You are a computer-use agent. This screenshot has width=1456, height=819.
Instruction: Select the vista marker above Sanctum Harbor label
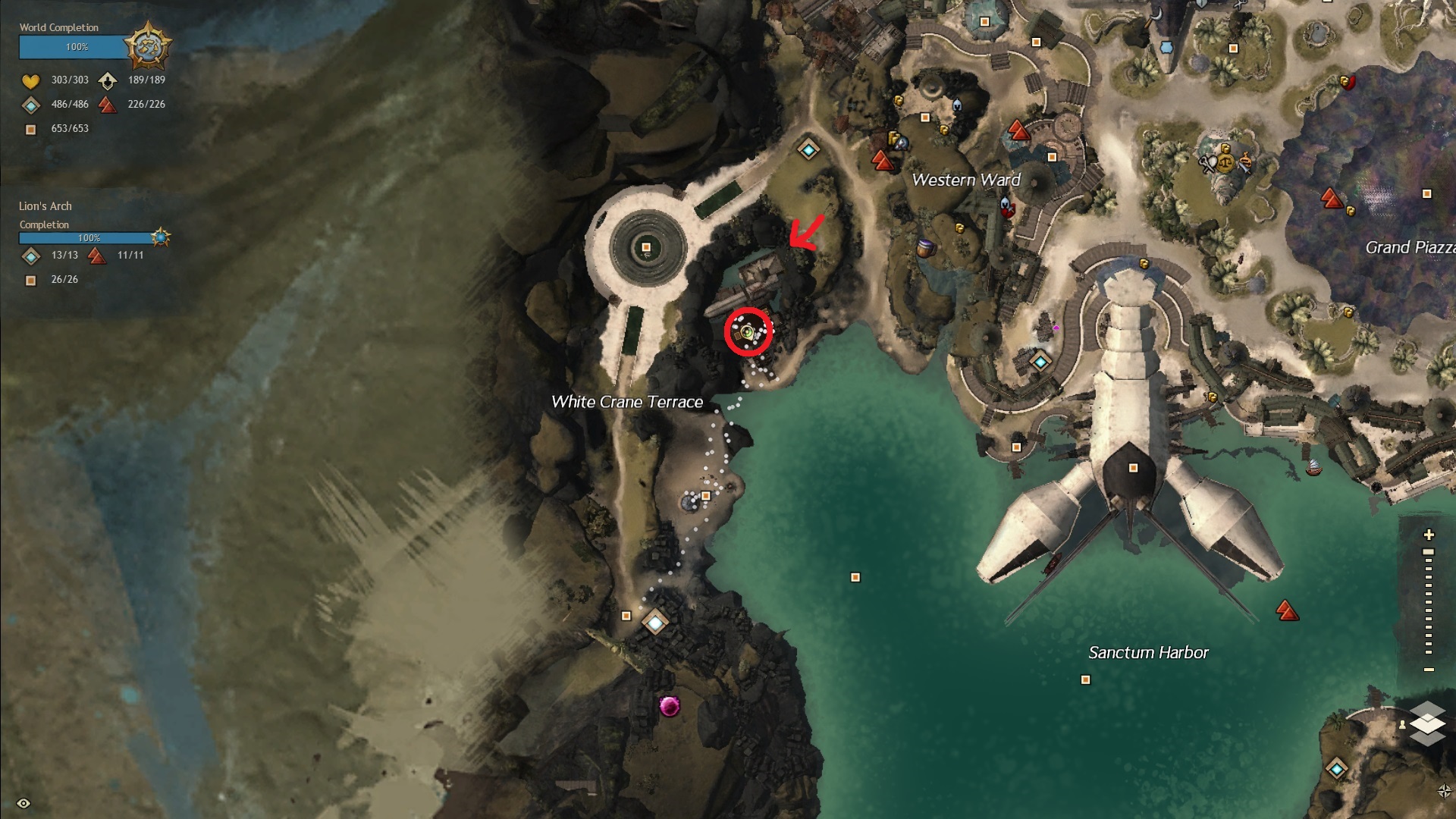[1285, 610]
